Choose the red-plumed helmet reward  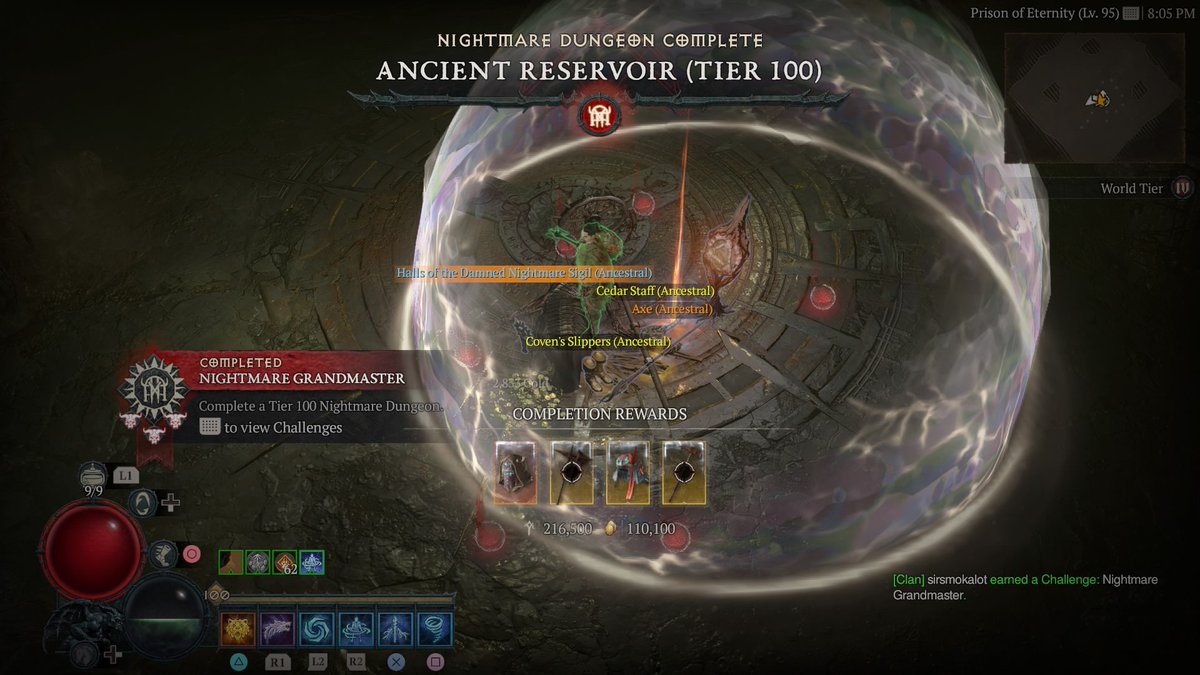628,472
